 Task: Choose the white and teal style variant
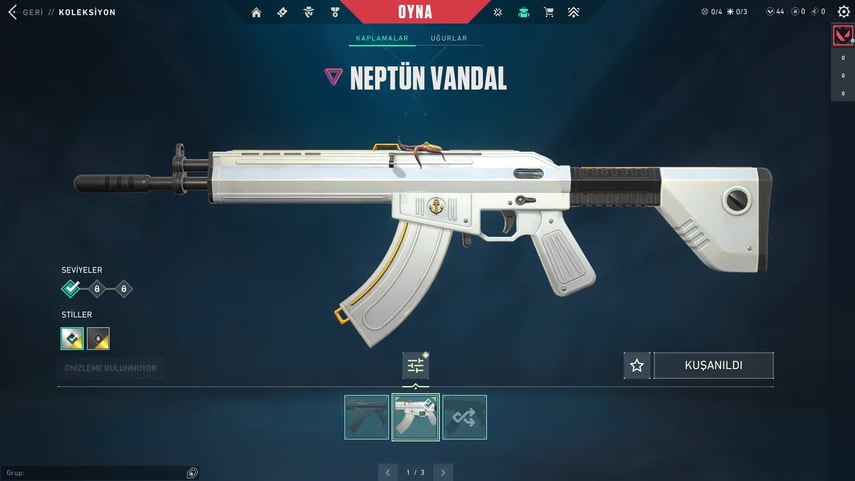(72, 338)
